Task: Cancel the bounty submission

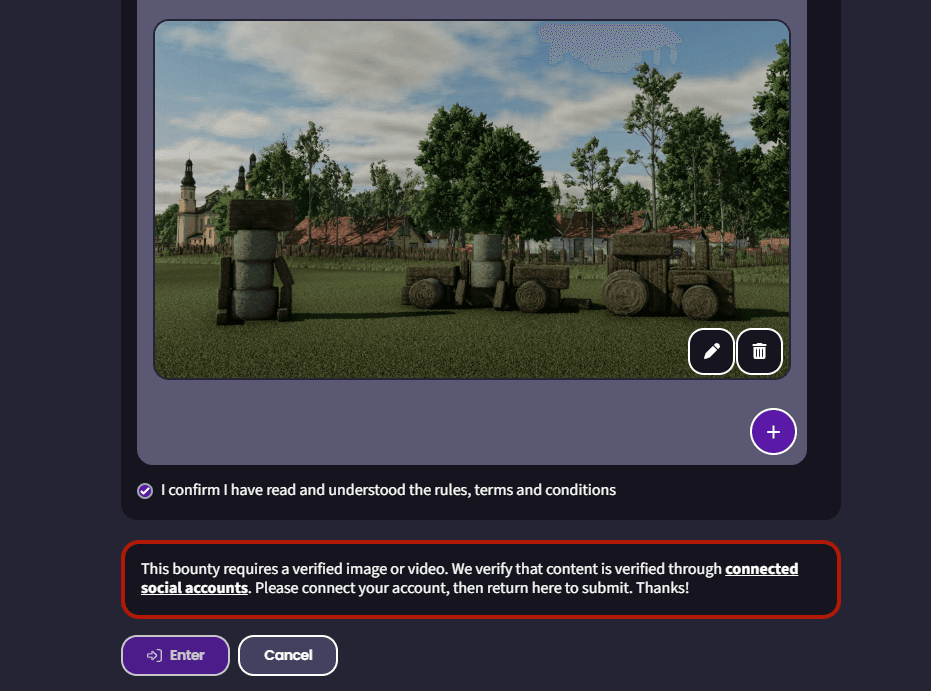Action: tap(288, 656)
